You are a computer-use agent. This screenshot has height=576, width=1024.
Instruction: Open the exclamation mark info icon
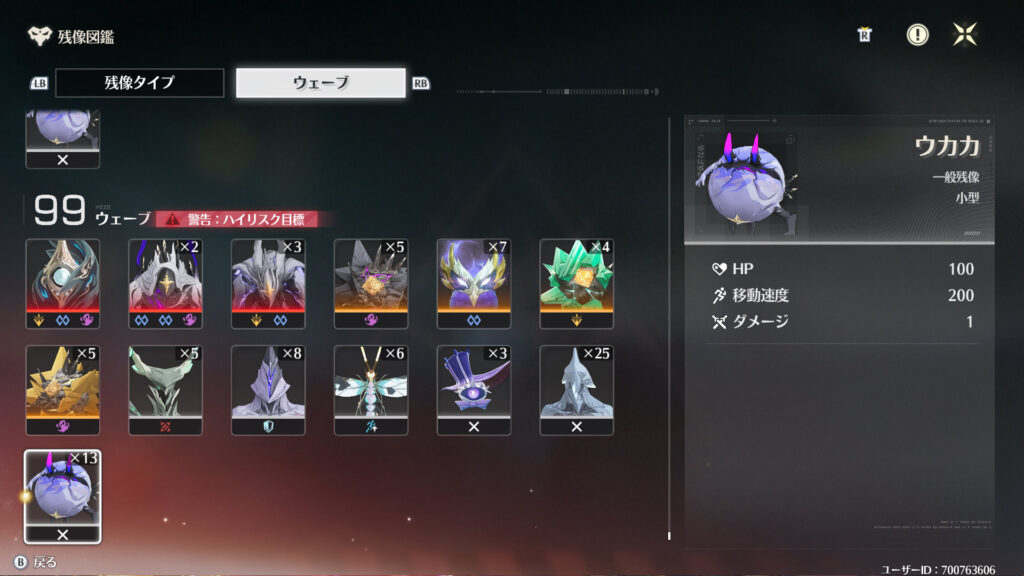pyautogui.click(x=917, y=35)
